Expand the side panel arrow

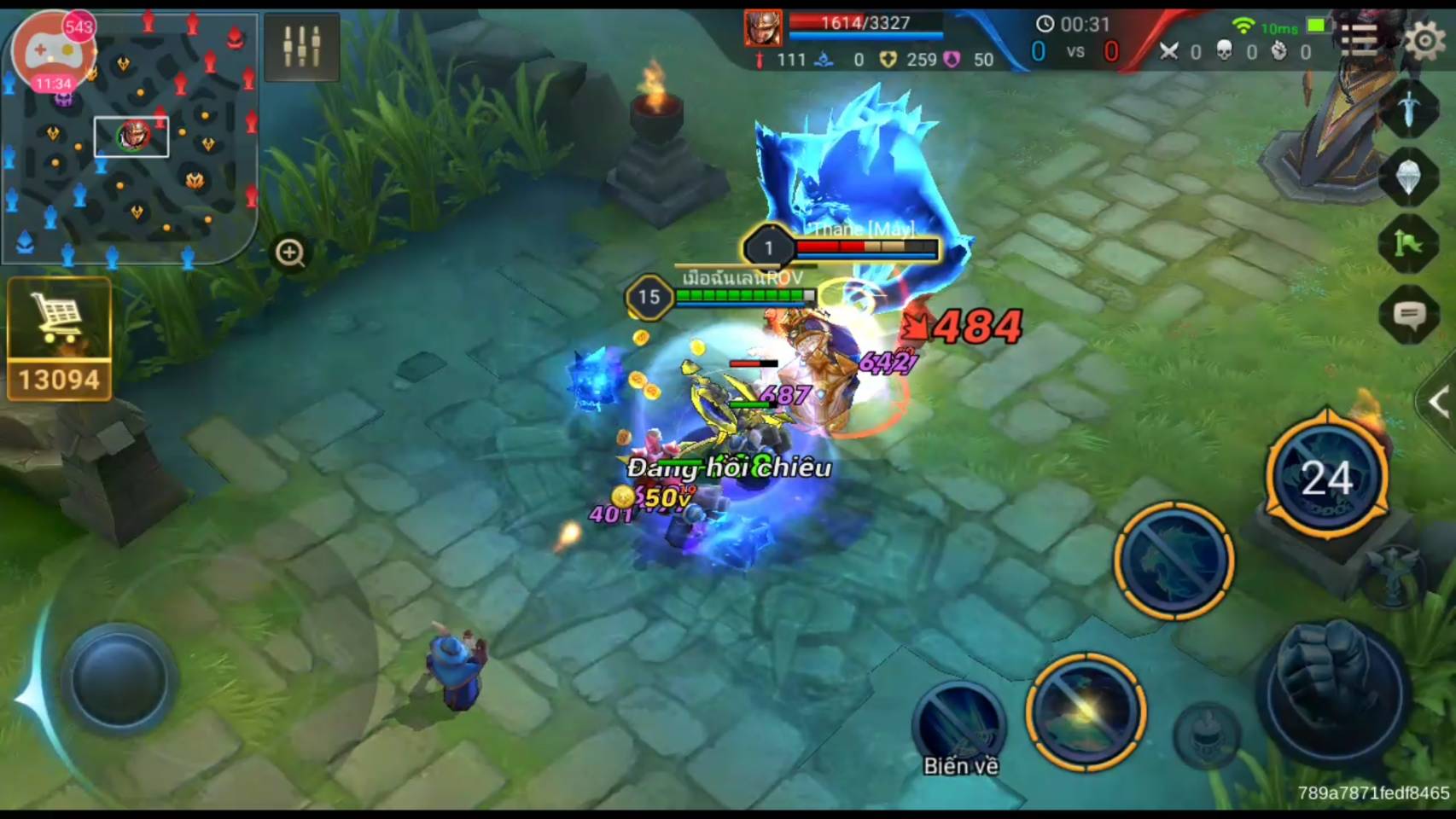tap(1438, 402)
